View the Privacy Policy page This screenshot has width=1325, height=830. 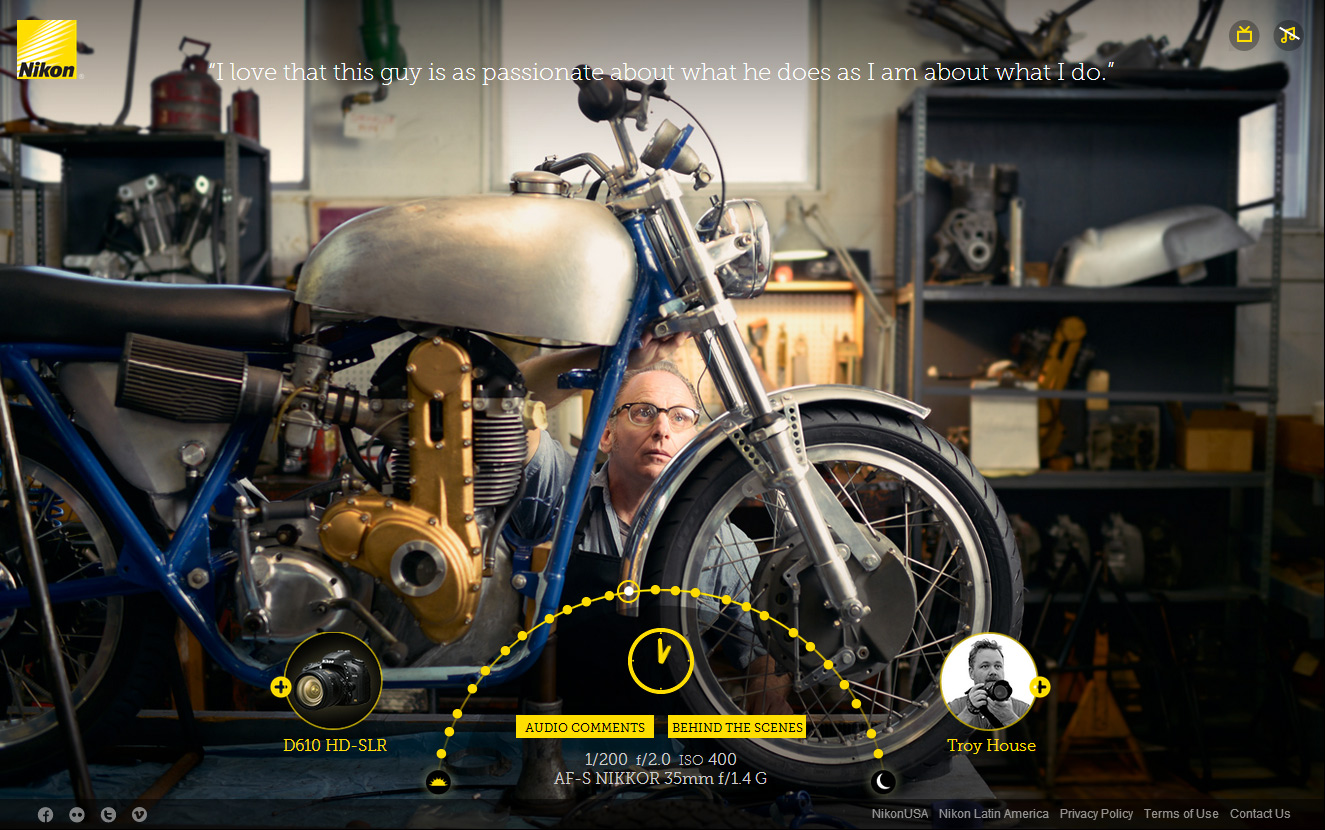(x=1096, y=814)
